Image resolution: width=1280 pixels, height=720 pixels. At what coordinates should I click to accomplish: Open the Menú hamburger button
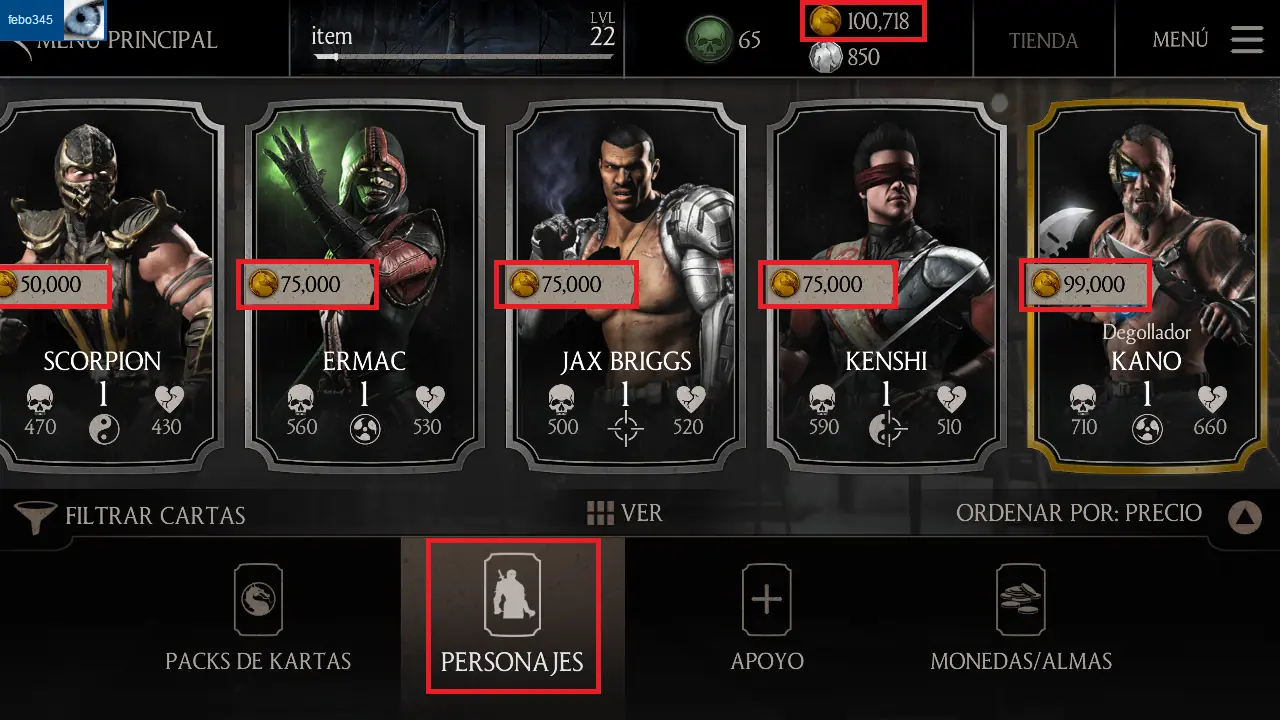tap(1247, 39)
